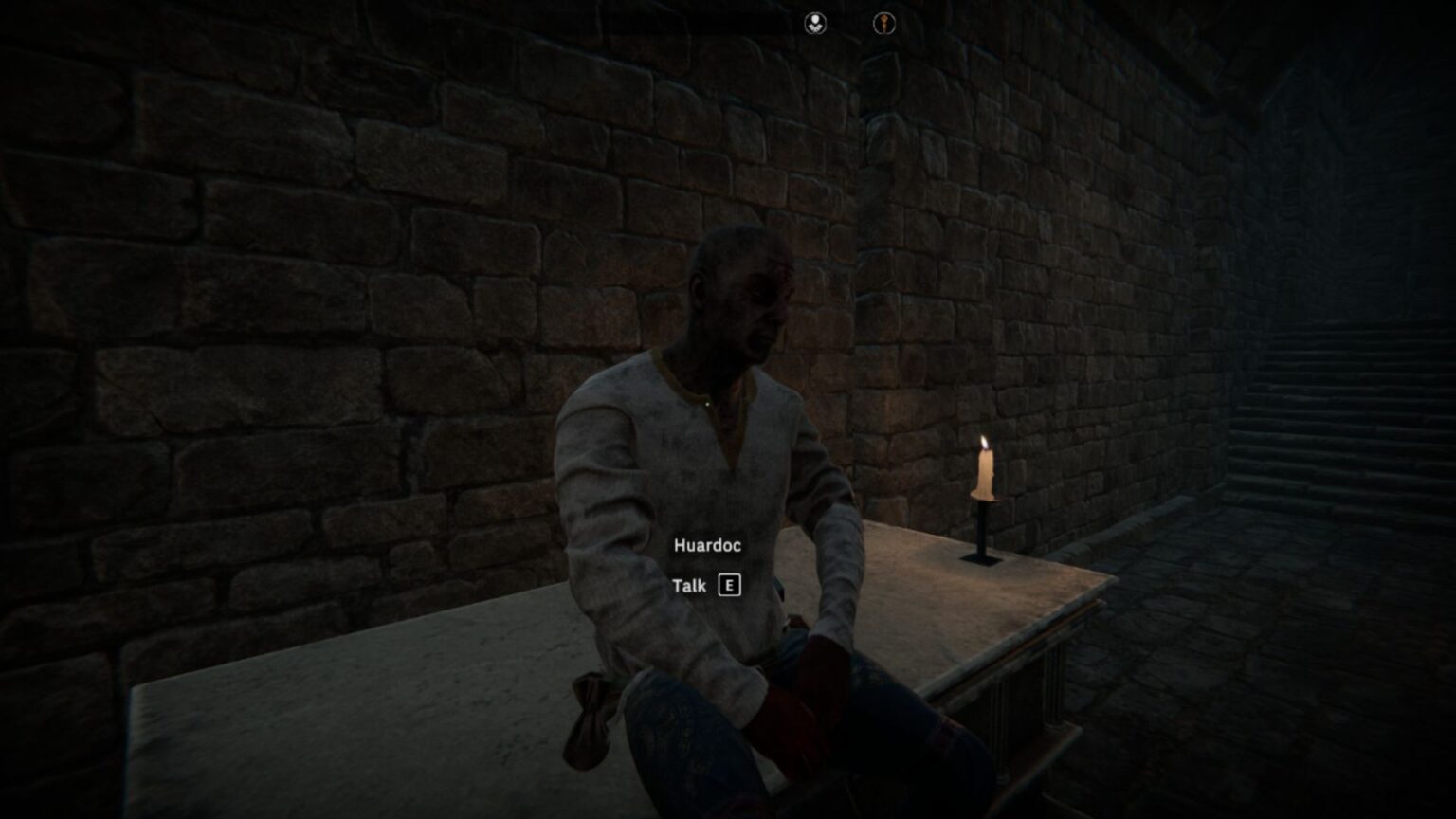Click the circular emblem right of center top
This screenshot has width=1456, height=819.
click(883, 23)
